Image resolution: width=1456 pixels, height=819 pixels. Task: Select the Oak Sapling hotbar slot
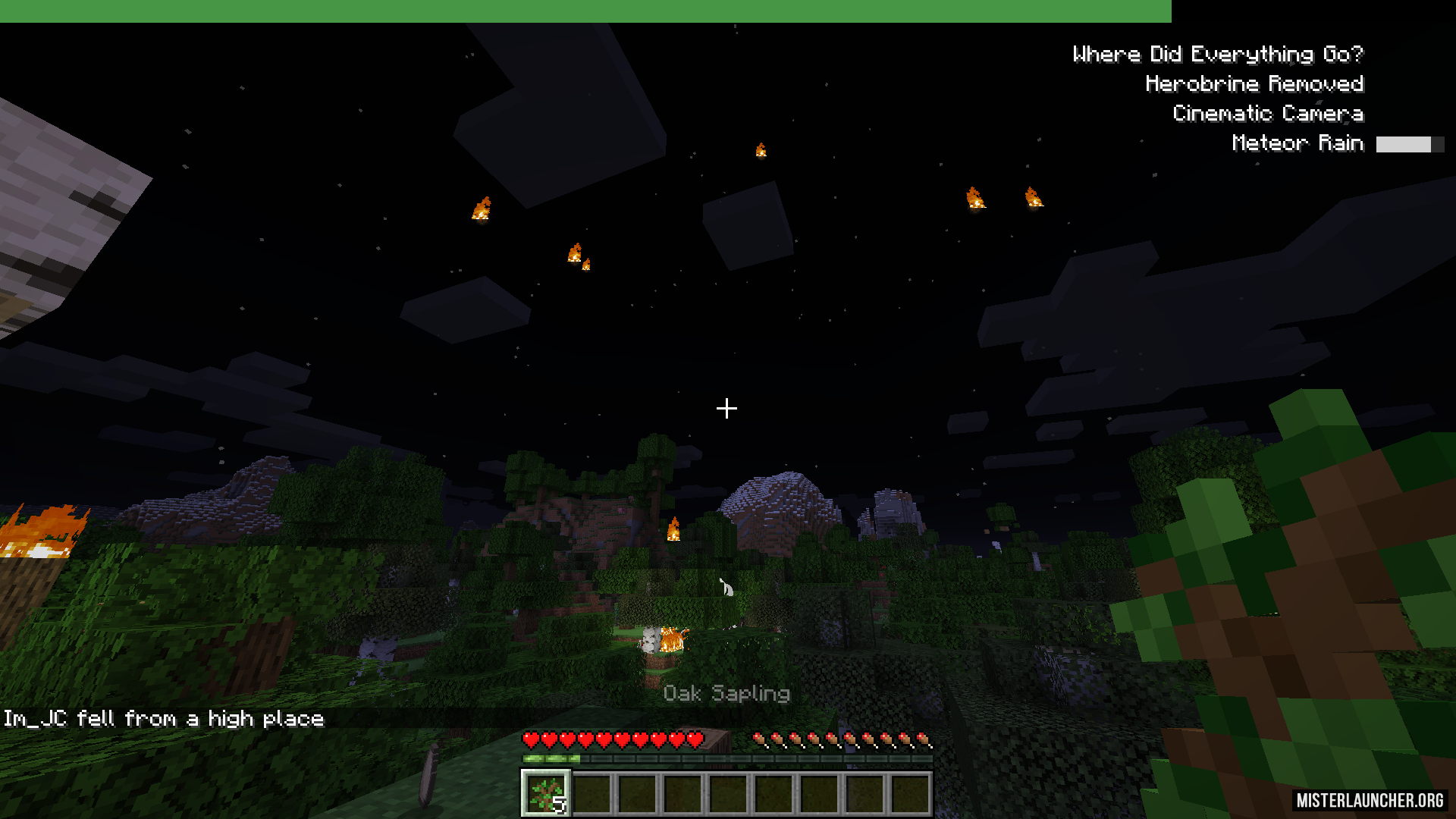point(545,793)
